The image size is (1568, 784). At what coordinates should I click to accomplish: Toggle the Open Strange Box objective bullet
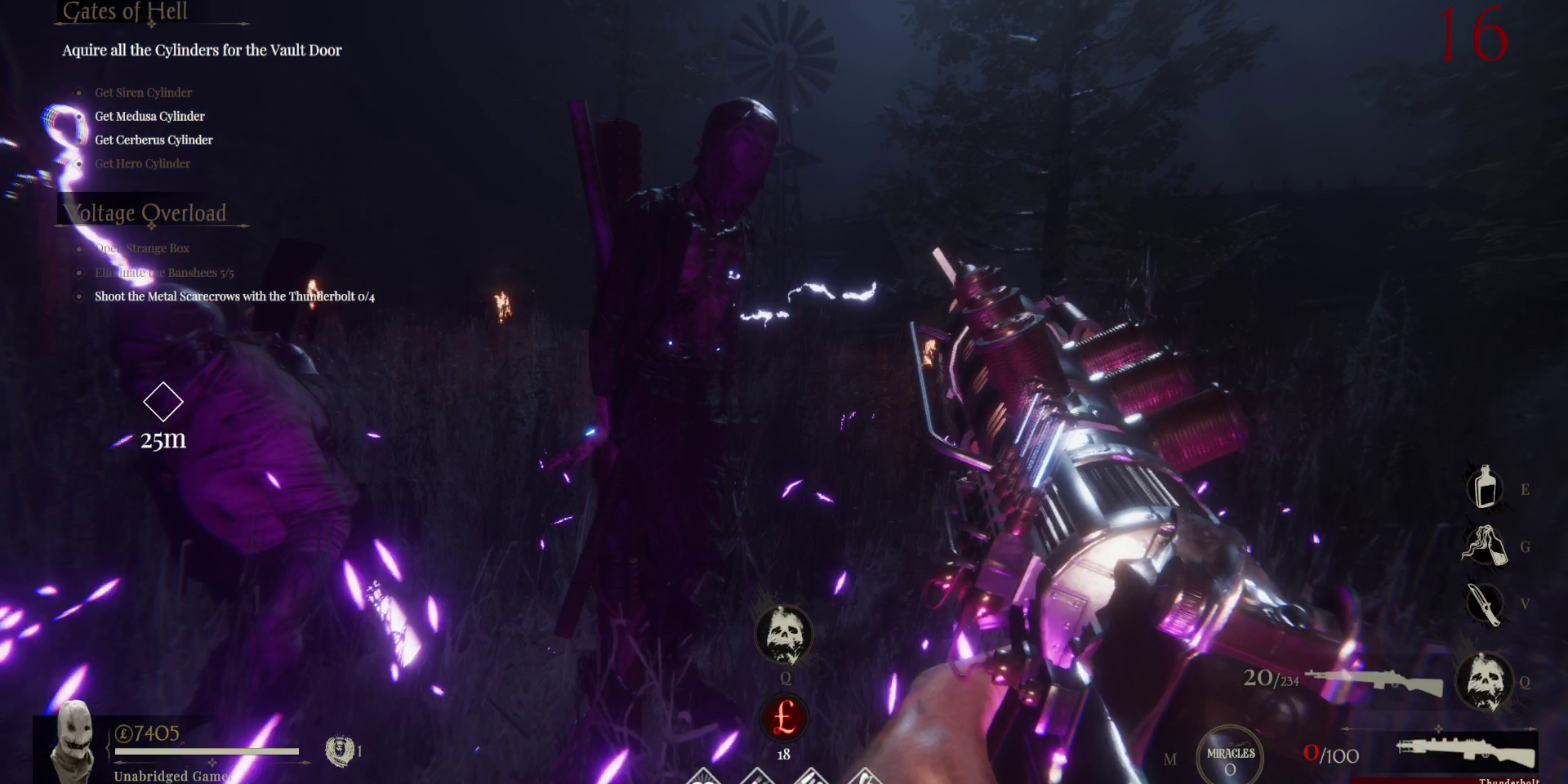(78, 247)
